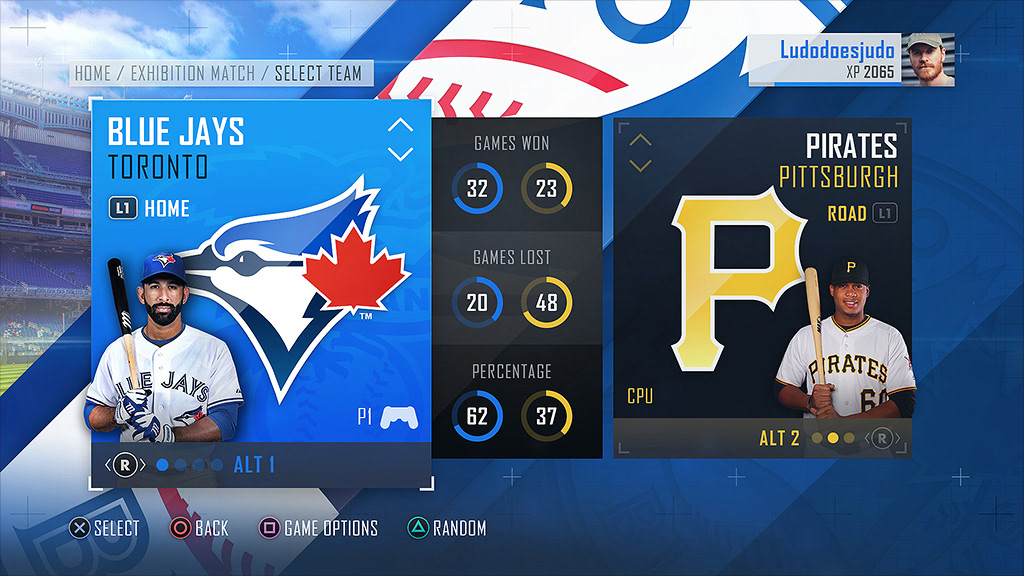Click the Pirates card up arrow

tap(640, 141)
